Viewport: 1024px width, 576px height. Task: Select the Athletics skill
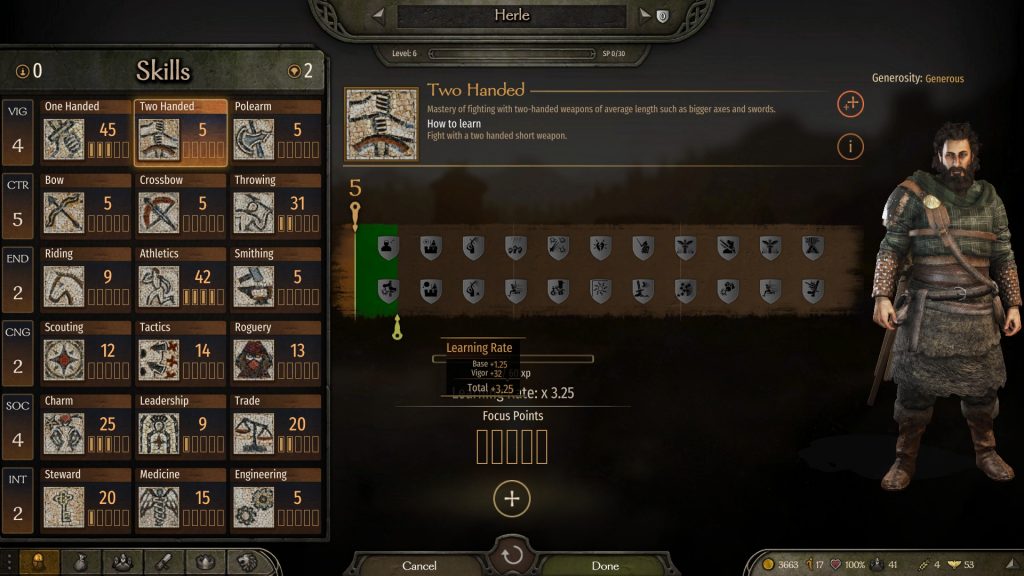click(x=181, y=281)
